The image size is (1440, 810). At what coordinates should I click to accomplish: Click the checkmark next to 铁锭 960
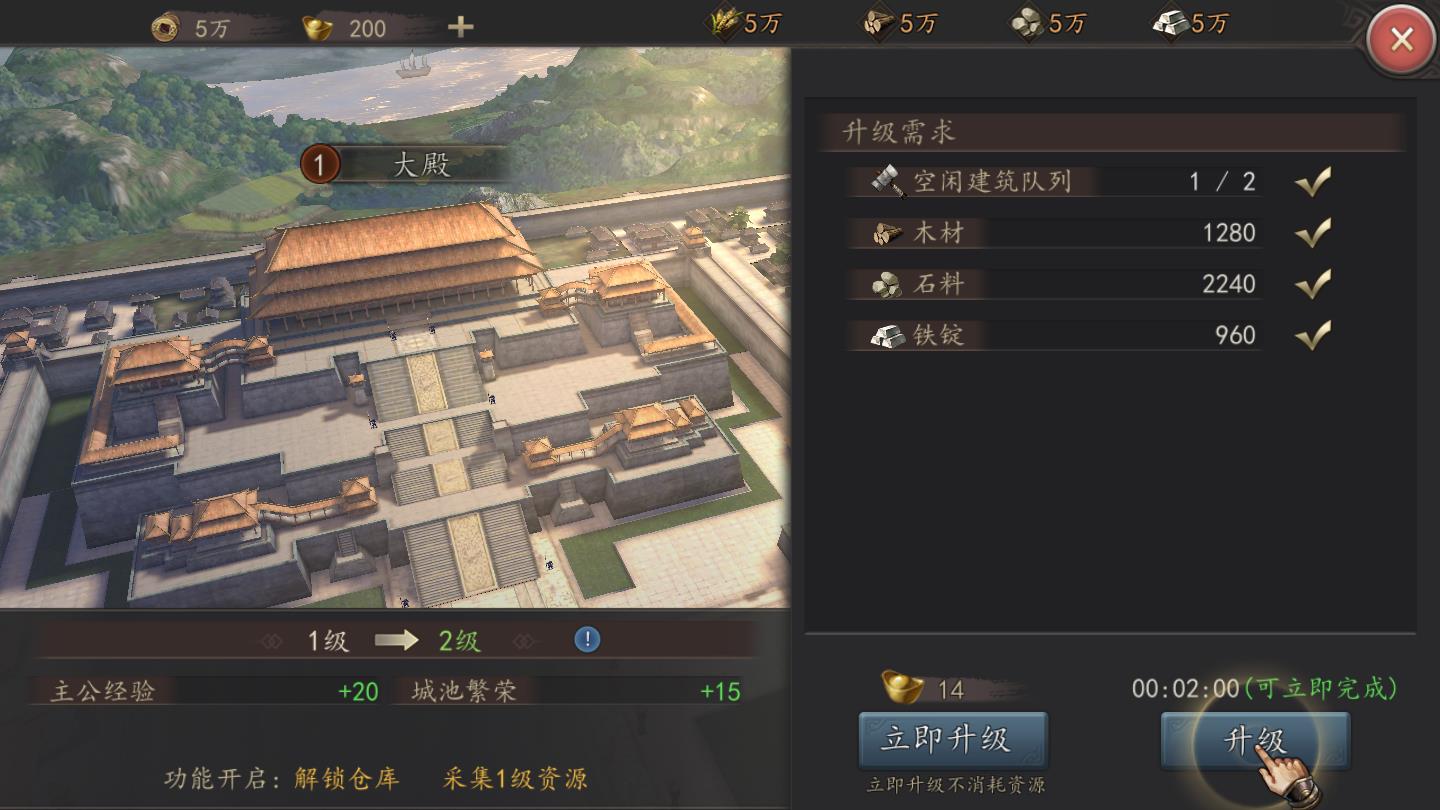click(1314, 335)
